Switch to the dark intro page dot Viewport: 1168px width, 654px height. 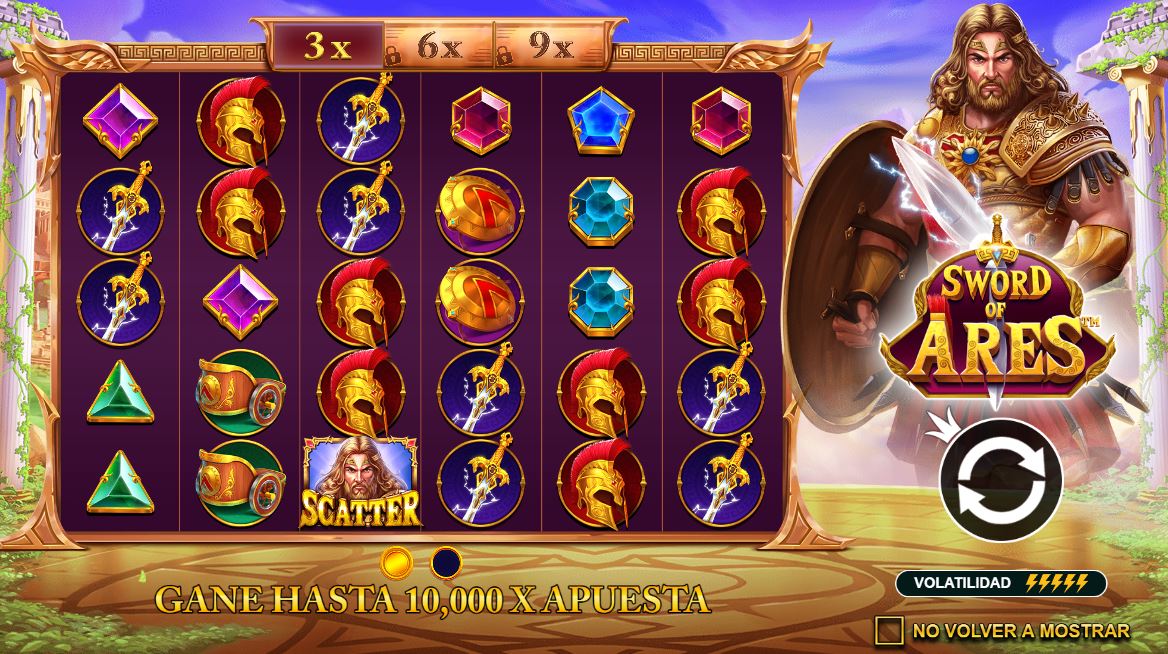pos(446,562)
